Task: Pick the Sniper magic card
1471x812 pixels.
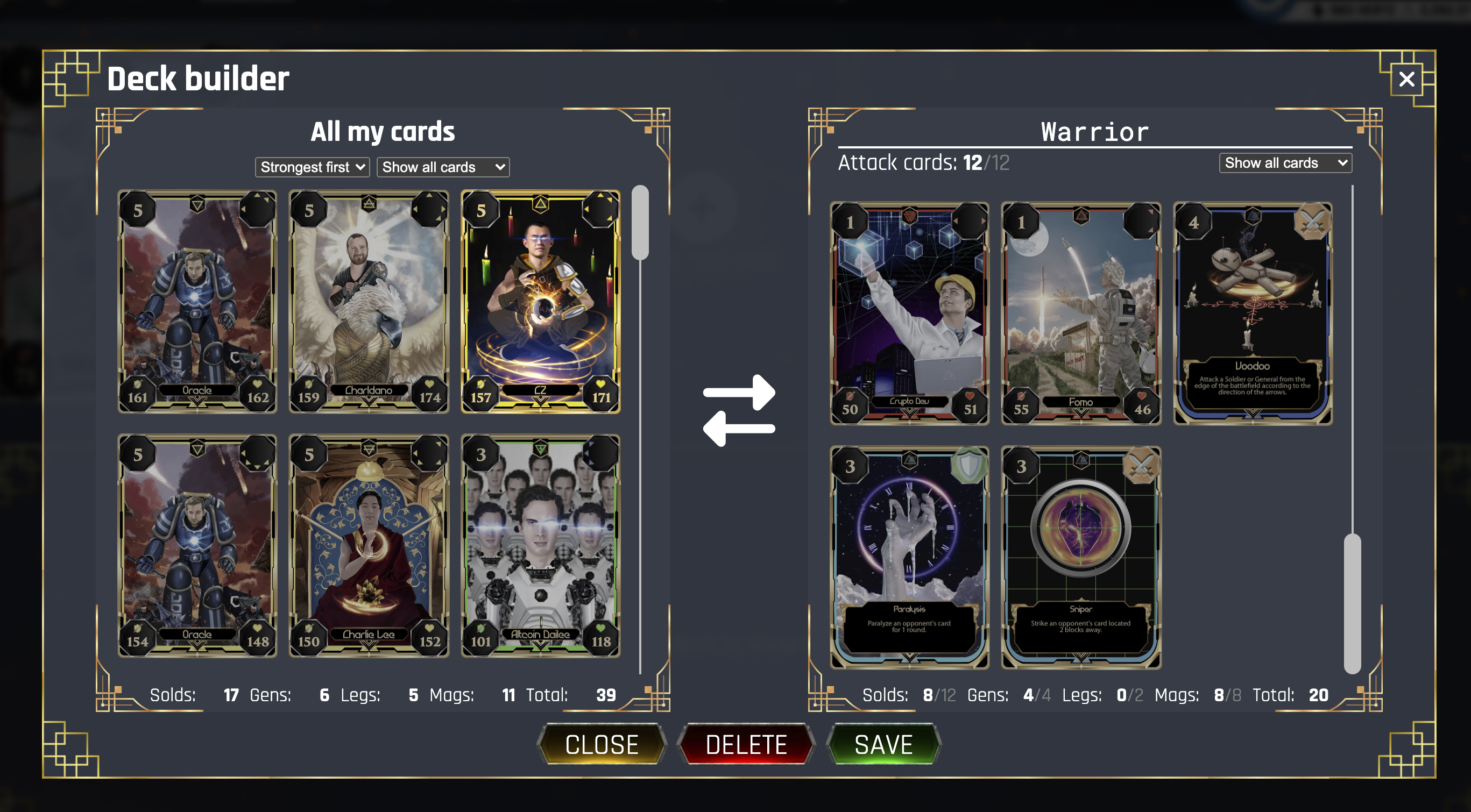Action: tap(1081, 558)
